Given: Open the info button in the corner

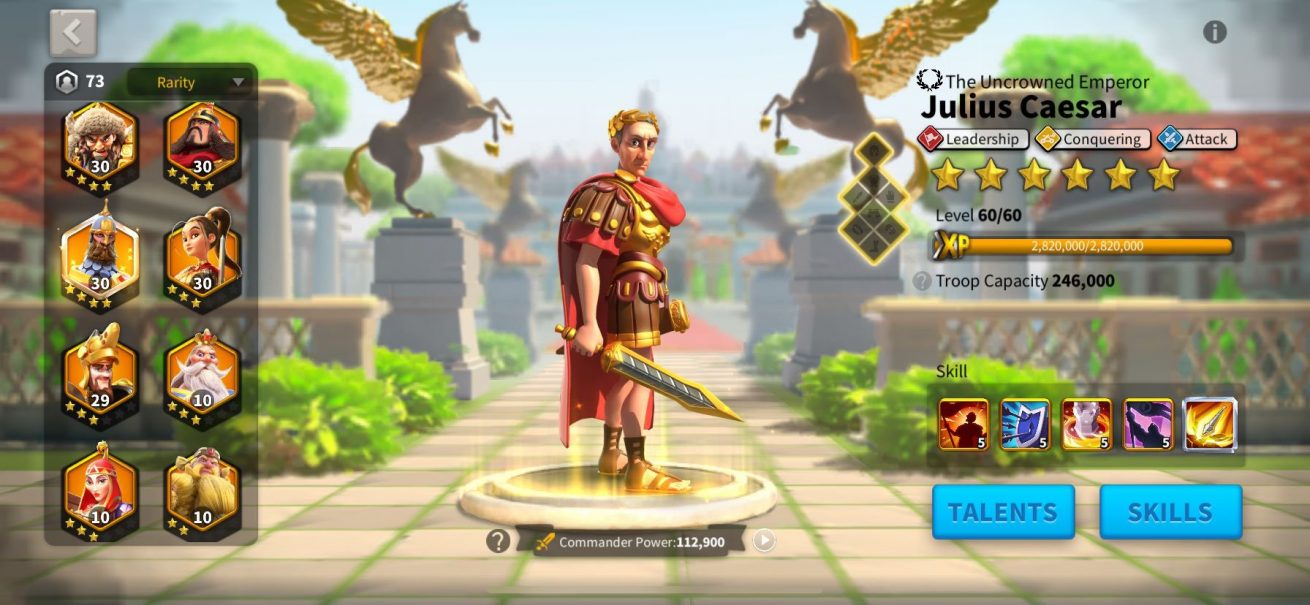Looking at the screenshot, I should pos(1214,32).
